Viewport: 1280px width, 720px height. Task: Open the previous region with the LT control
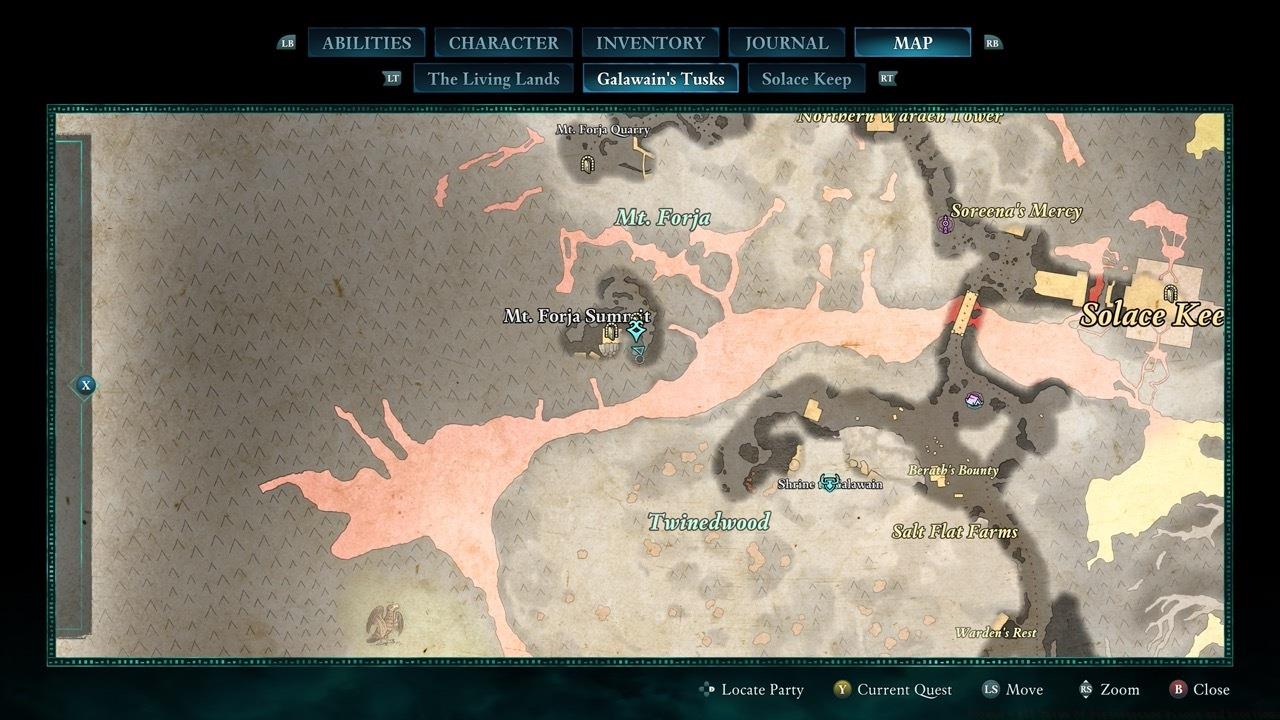pyautogui.click(x=392, y=77)
